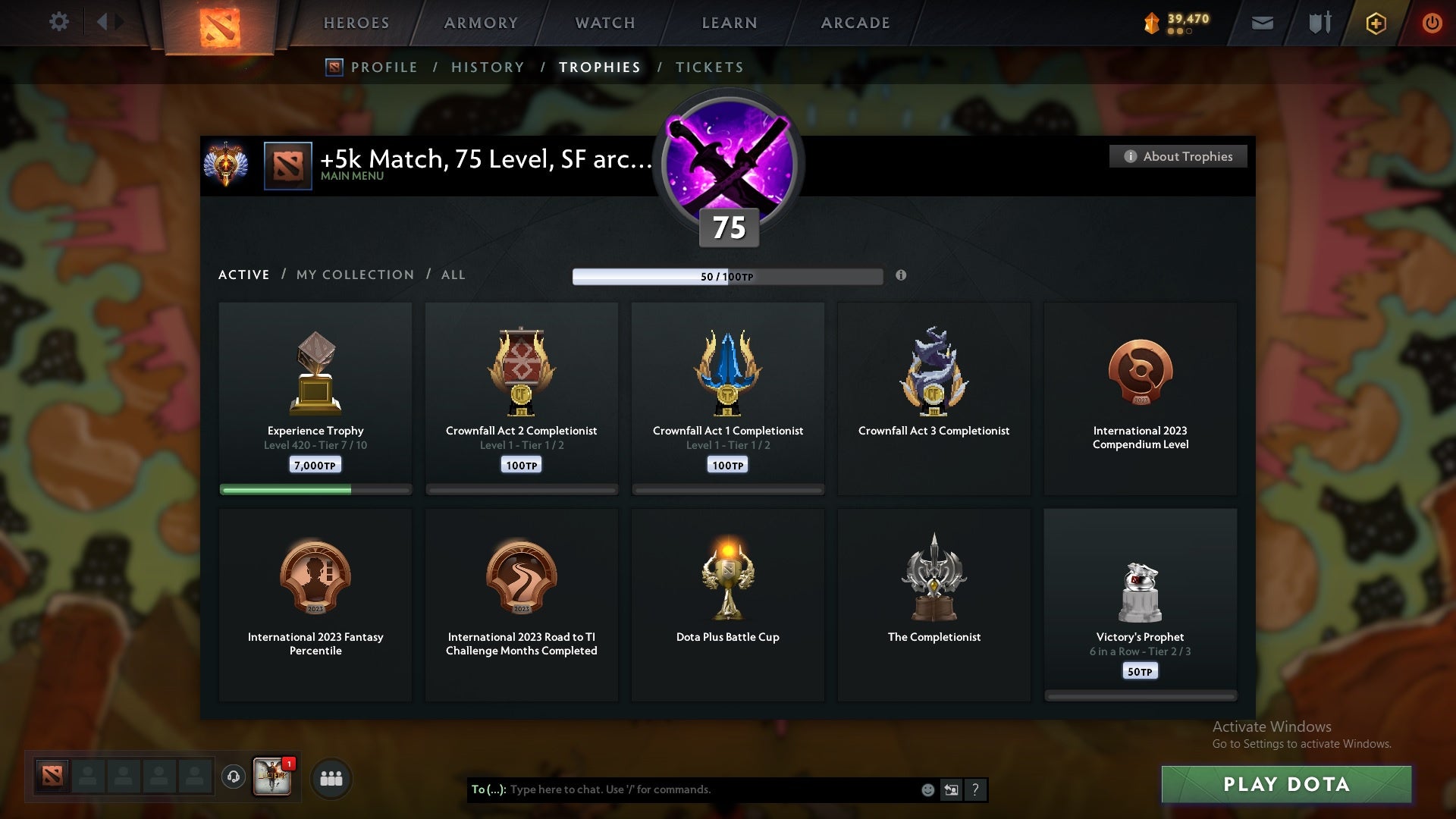Click the gold Dota Plus subscribe icon
This screenshot has width=1456, height=819.
point(1375,23)
